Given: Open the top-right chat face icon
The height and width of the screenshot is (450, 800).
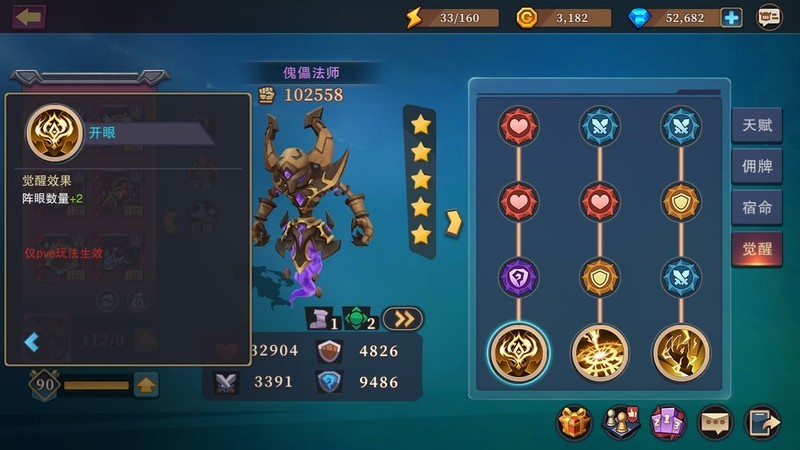Looking at the screenshot, I should point(769,17).
